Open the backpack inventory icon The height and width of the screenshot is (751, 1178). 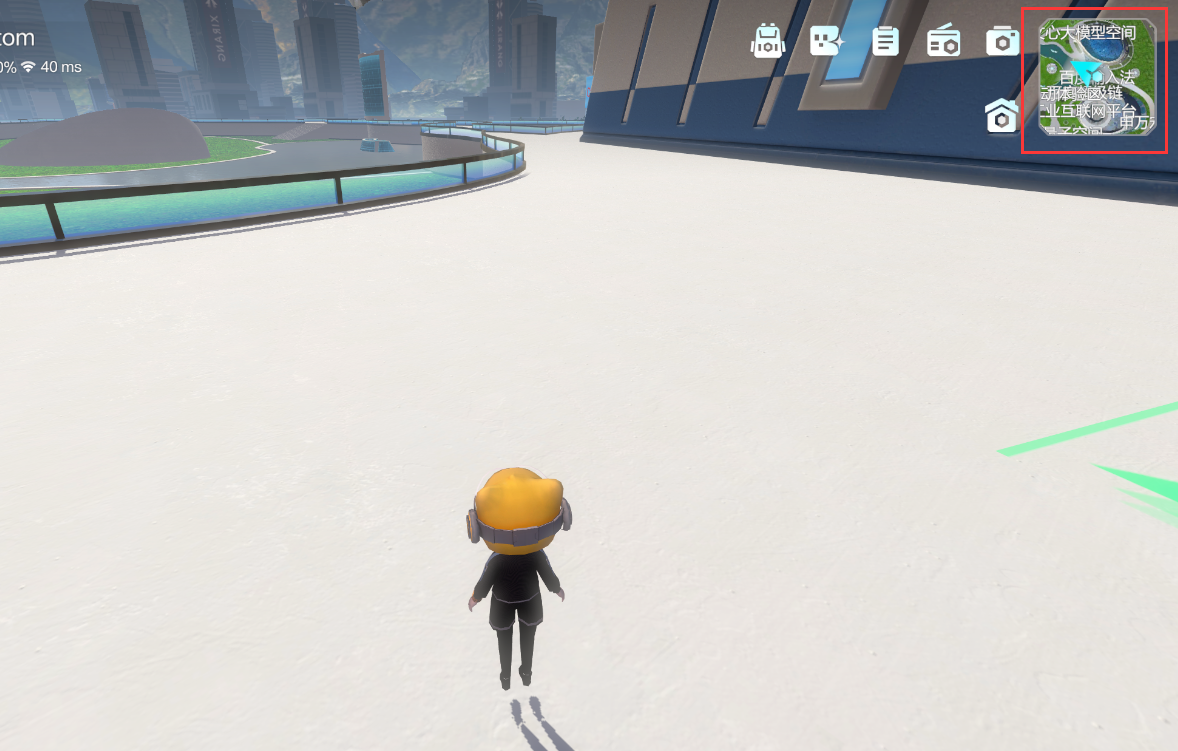coord(767,41)
